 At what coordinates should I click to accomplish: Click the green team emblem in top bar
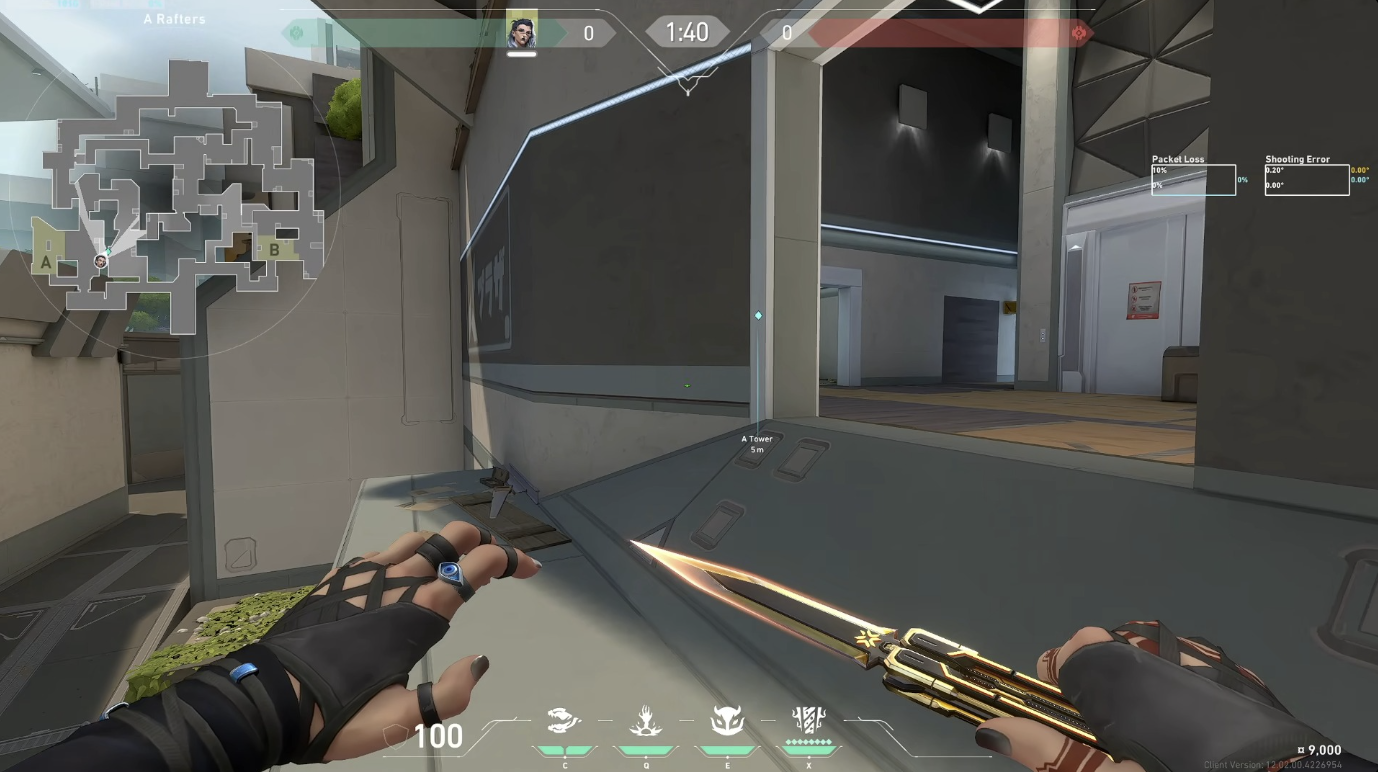tap(296, 33)
